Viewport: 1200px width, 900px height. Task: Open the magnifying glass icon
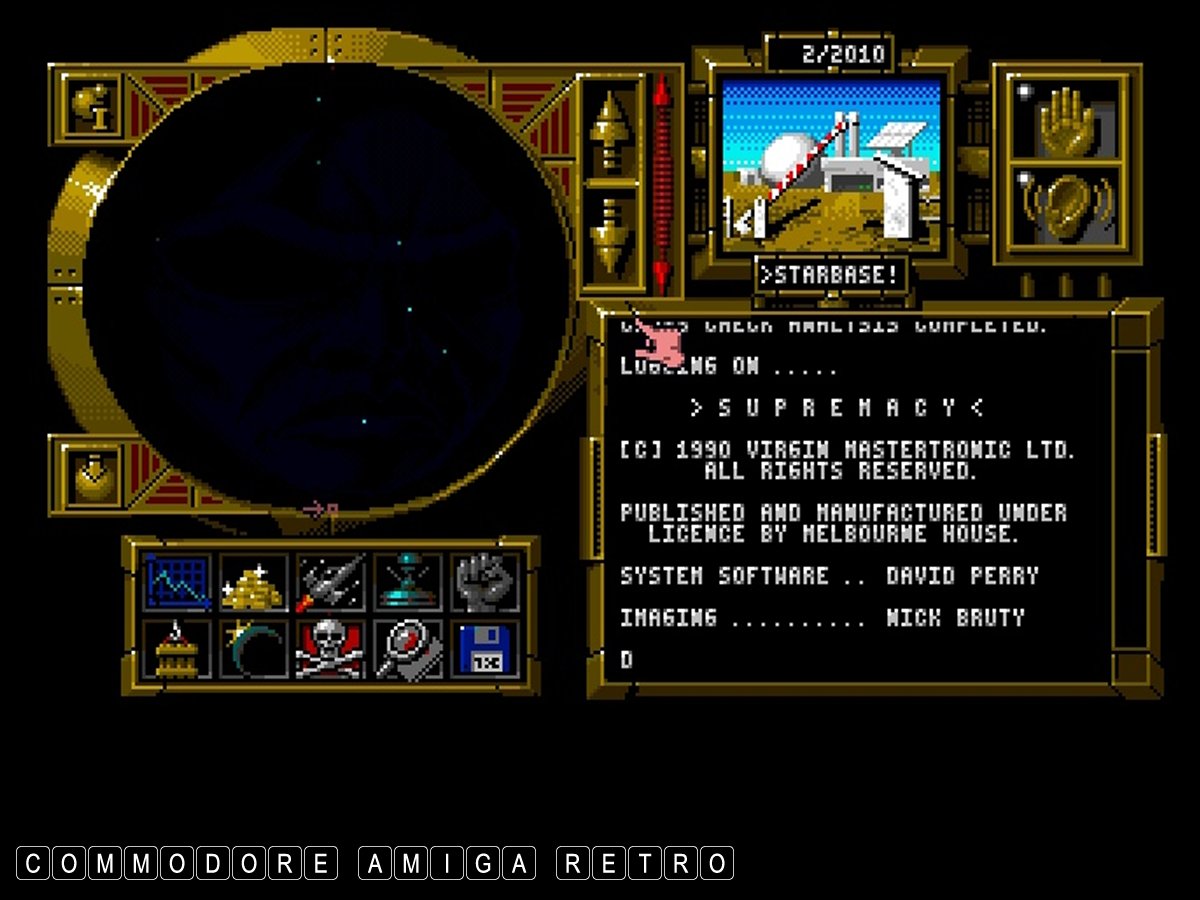(x=408, y=649)
